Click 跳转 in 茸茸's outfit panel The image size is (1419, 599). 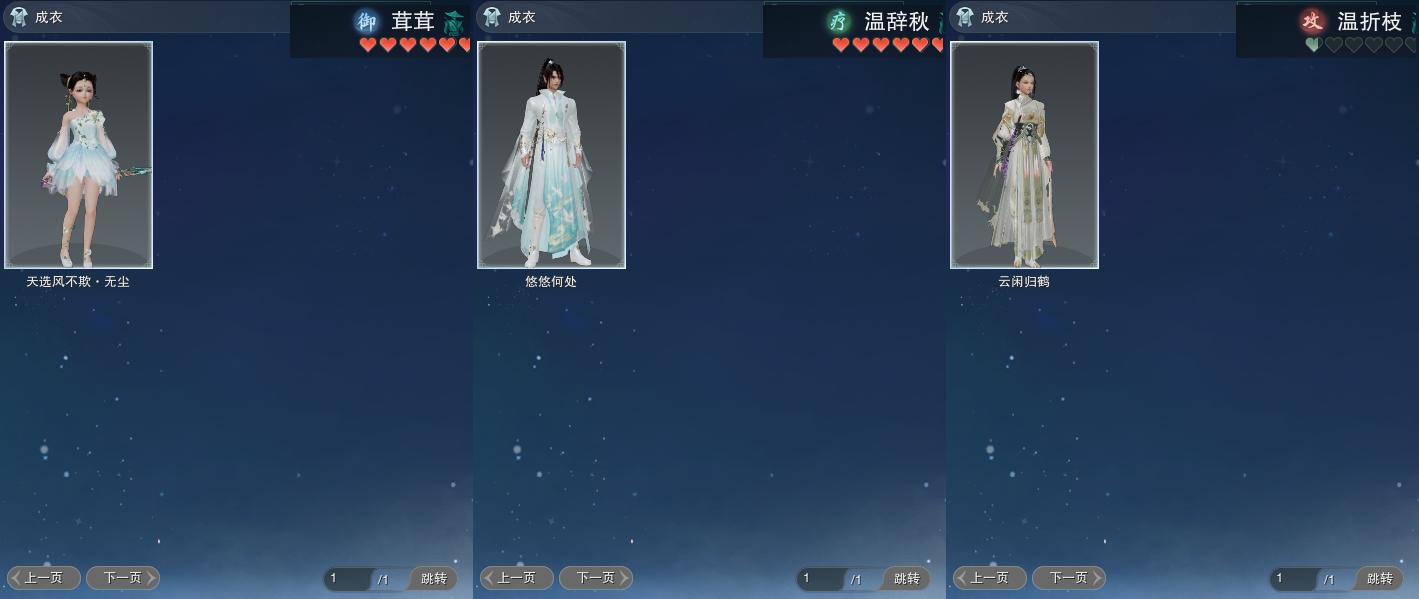[x=434, y=579]
